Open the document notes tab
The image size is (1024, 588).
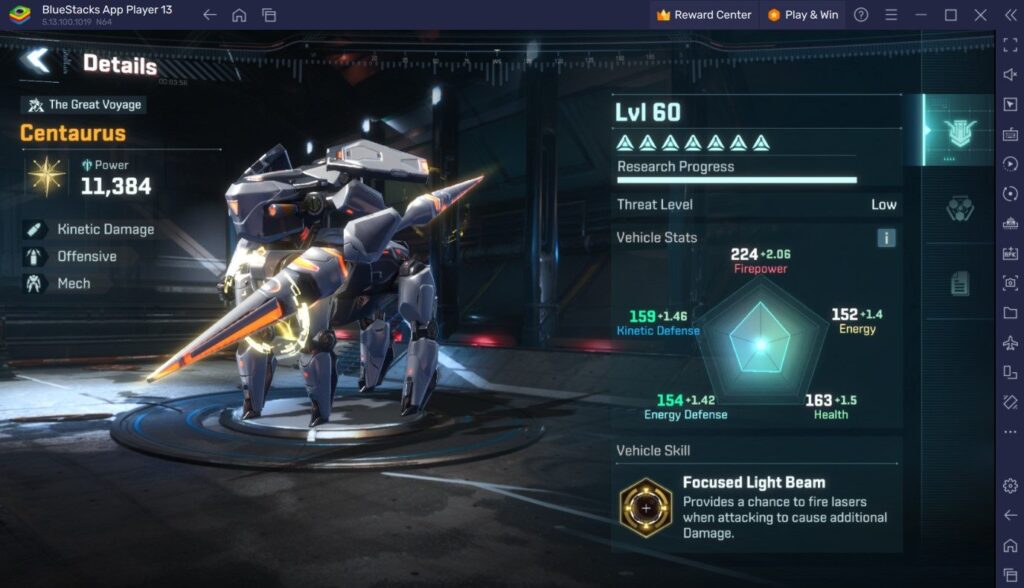[959, 284]
